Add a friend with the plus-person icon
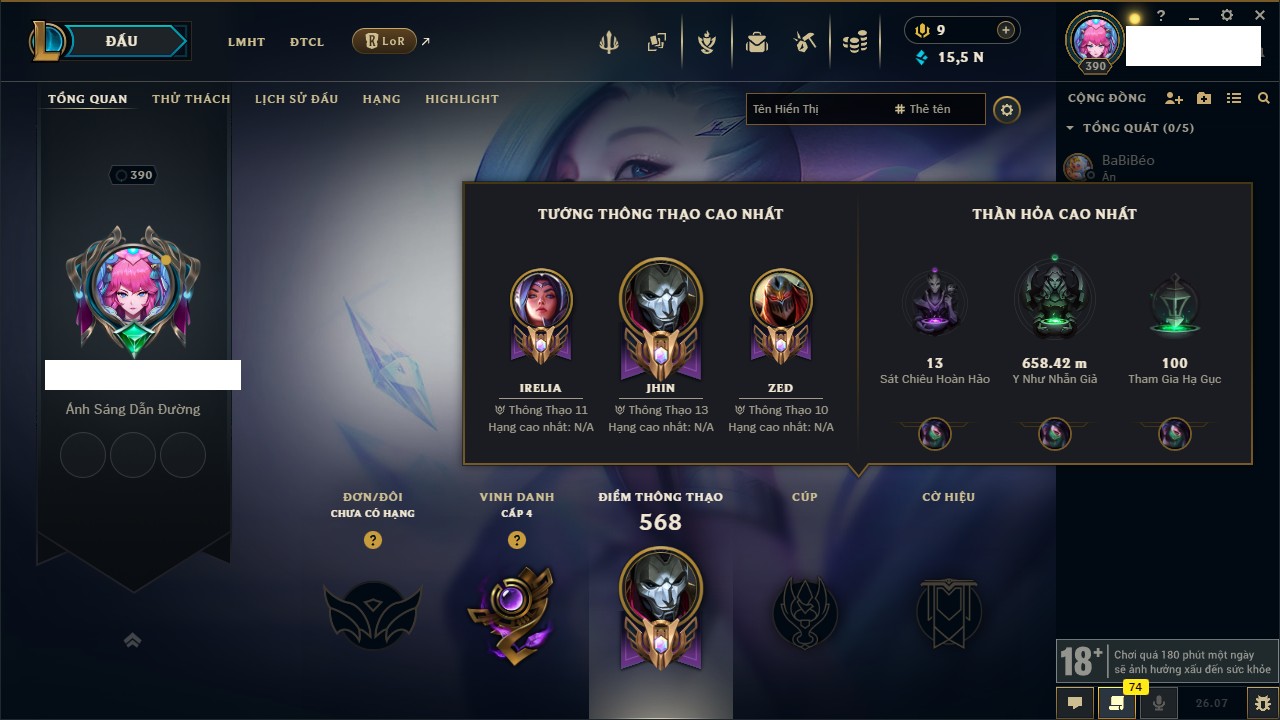The image size is (1280, 720). click(1174, 98)
